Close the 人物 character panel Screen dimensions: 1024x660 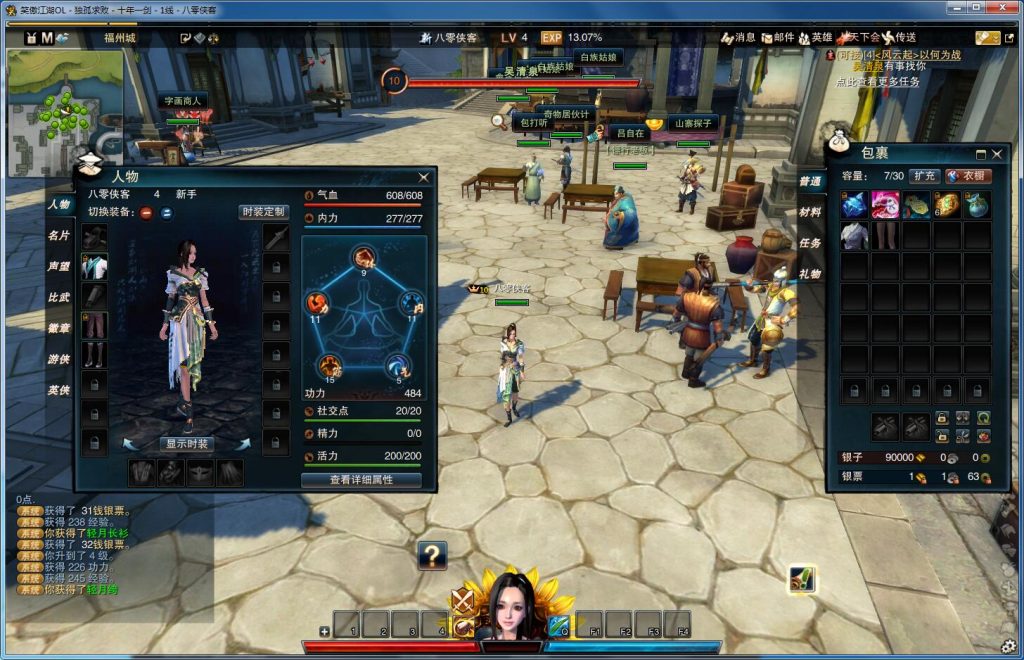tap(423, 178)
